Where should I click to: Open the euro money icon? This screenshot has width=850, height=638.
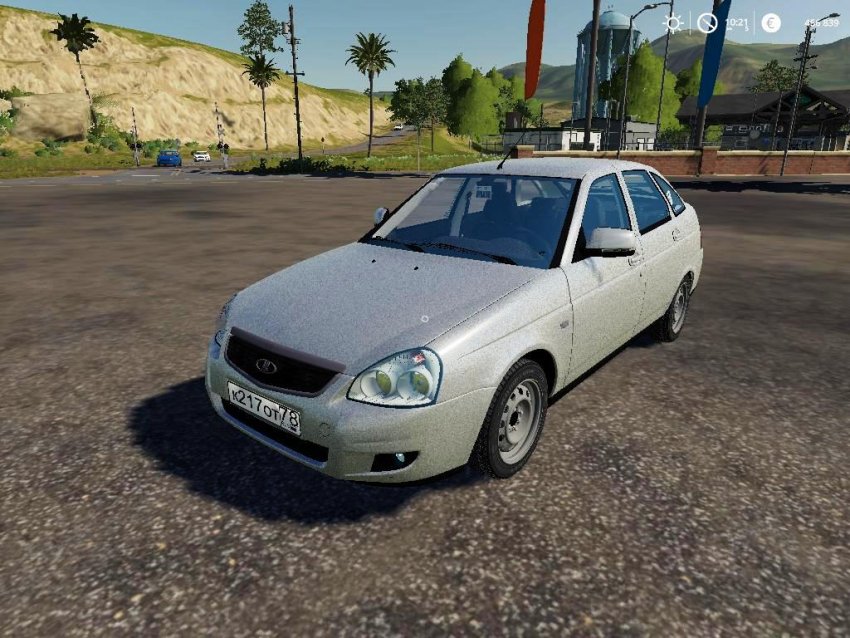tap(770, 23)
